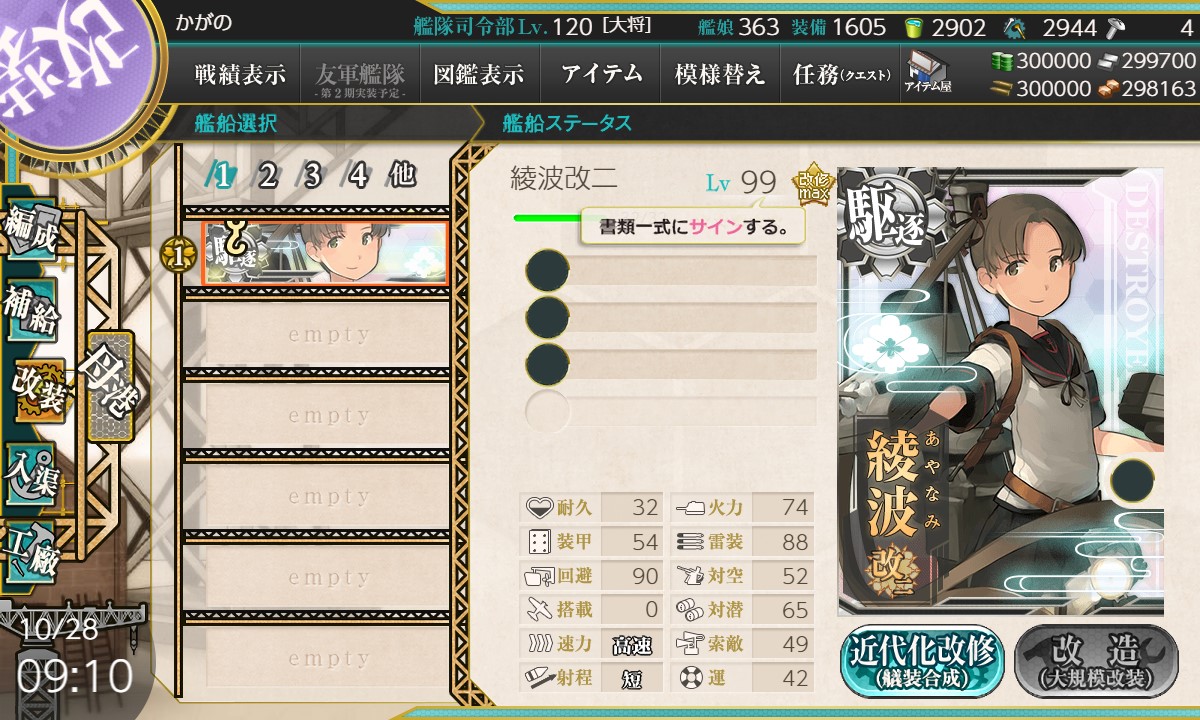The height and width of the screenshot is (720, 1200).
Task: Start 近代化改修 modernization
Action: click(922, 661)
